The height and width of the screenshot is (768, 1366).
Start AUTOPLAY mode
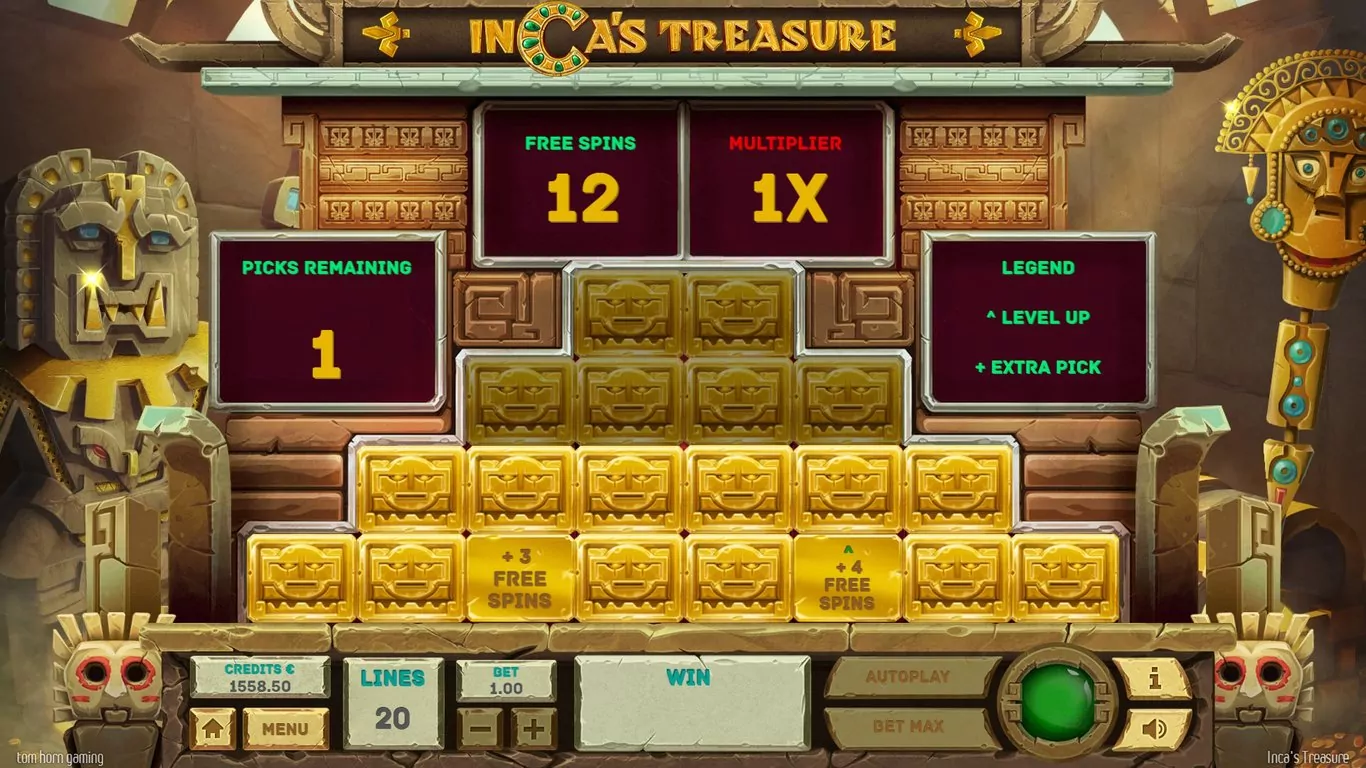(x=908, y=677)
